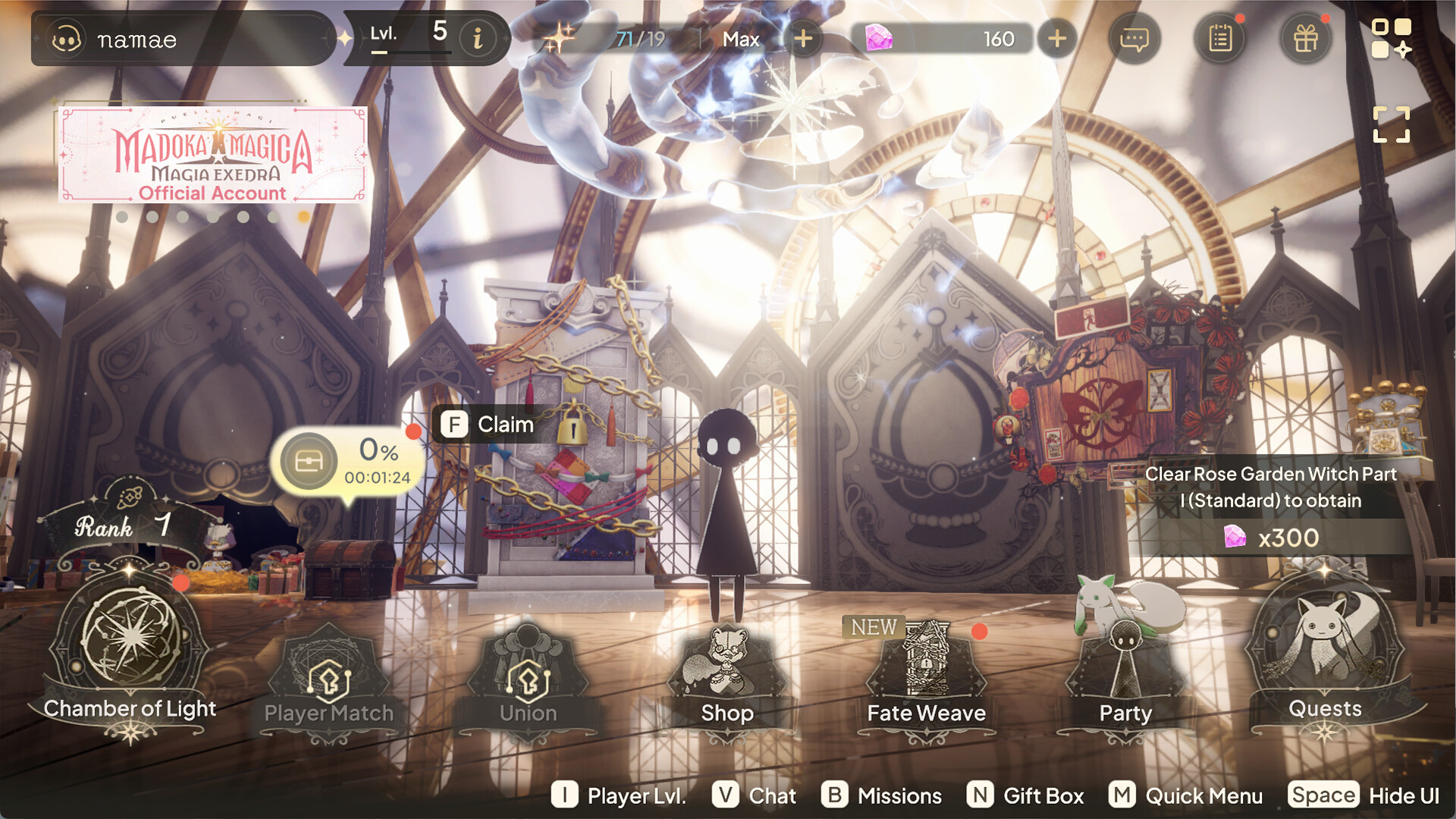
Task: Open the Union menu
Action: coord(528,682)
